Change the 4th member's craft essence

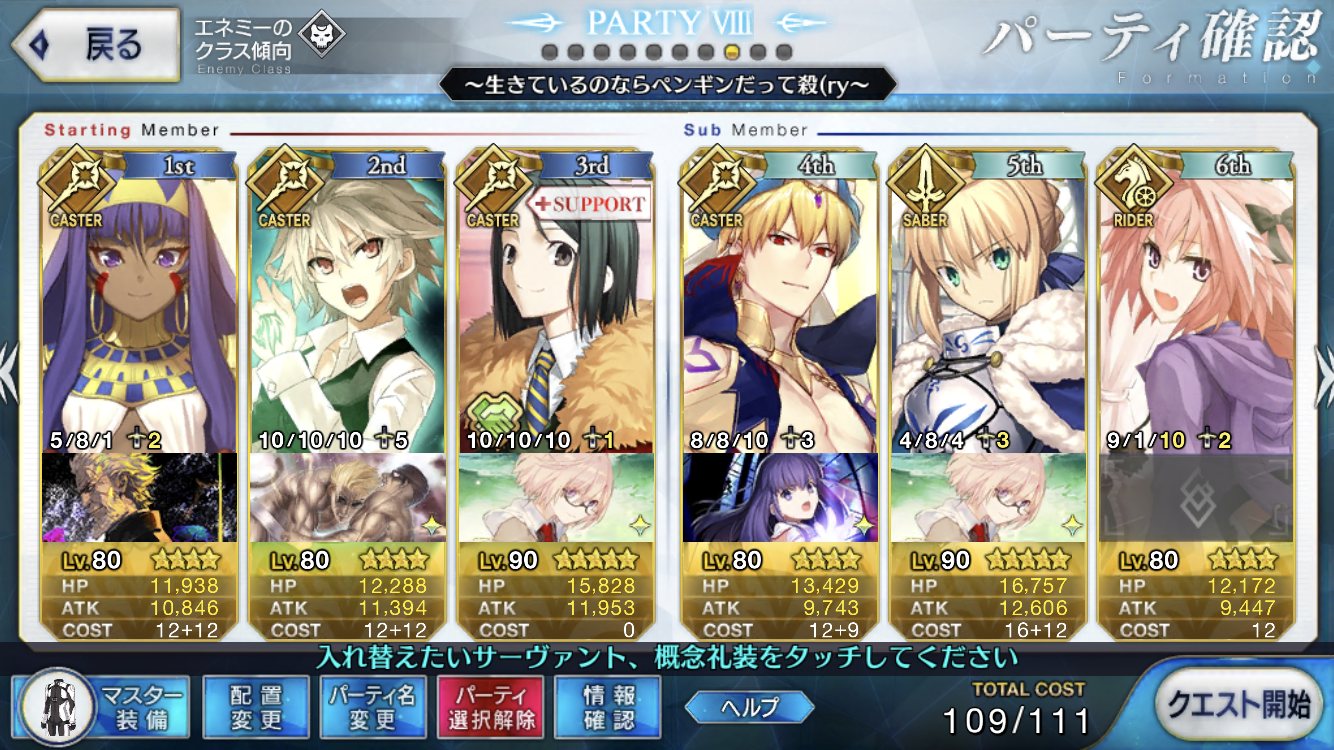780,498
